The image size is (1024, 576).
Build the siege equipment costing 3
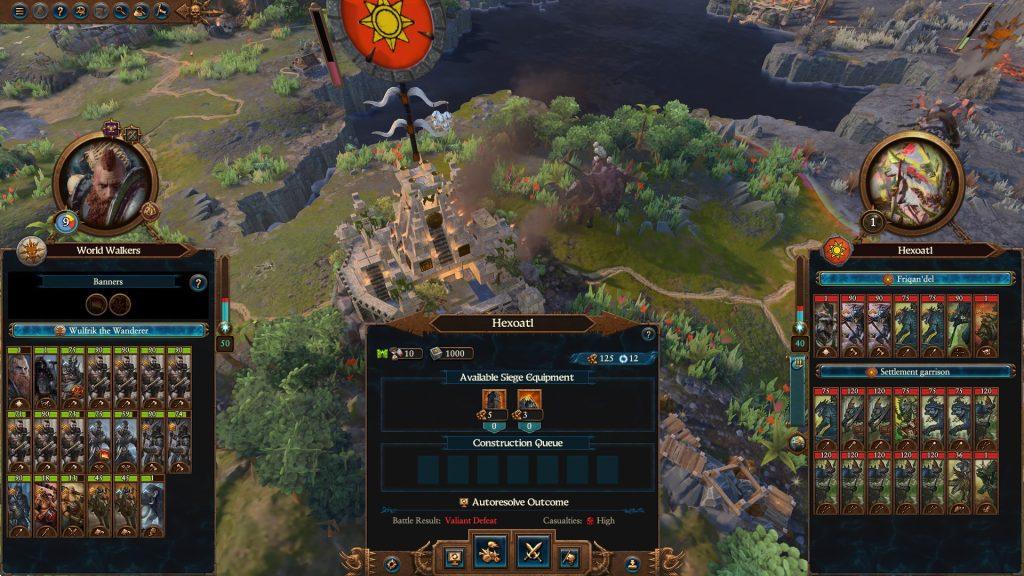(x=529, y=402)
